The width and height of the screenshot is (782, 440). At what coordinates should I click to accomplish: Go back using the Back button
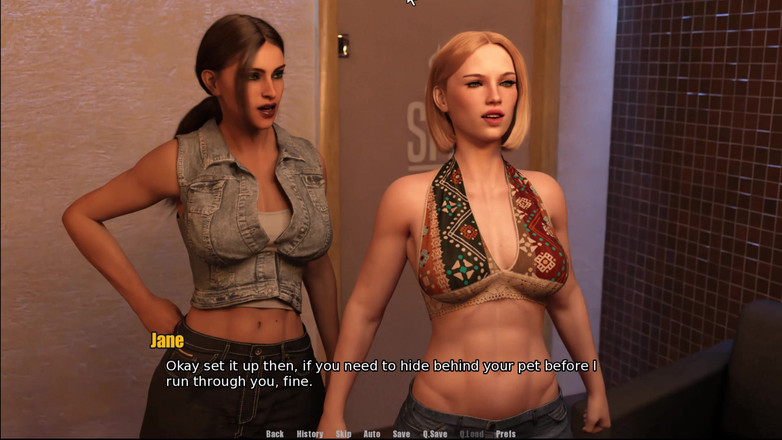coord(275,434)
